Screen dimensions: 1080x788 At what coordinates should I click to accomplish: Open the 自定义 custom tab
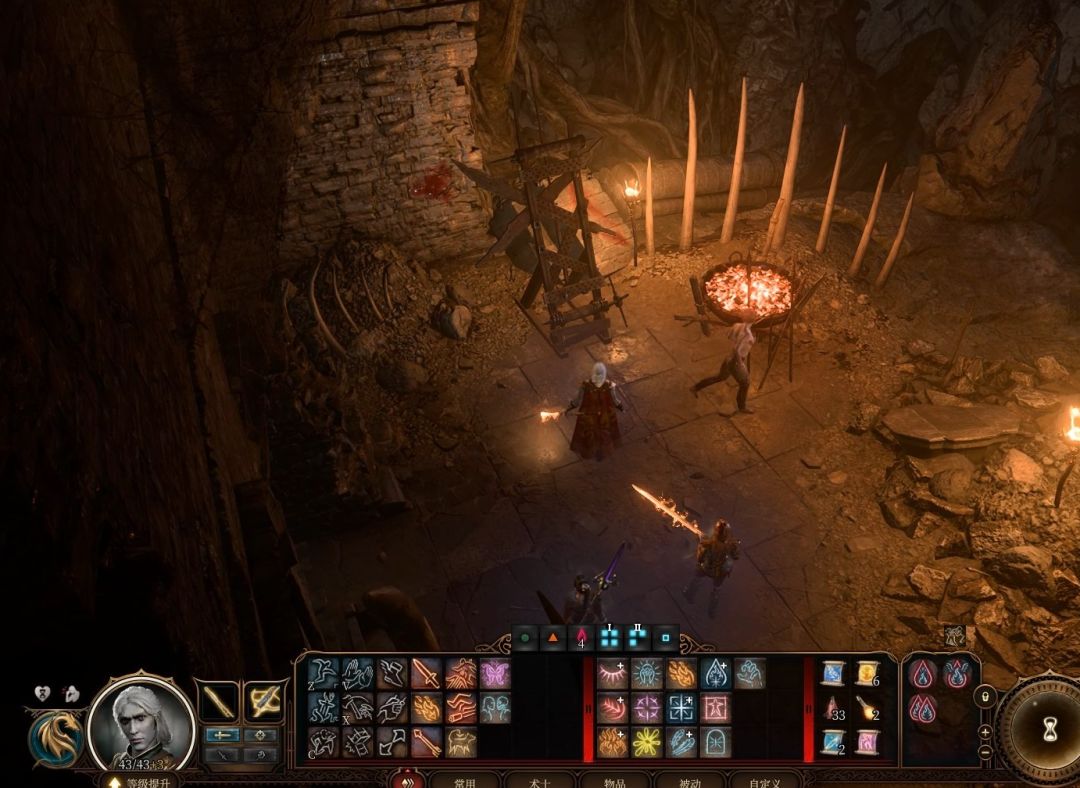(x=766, y=781)
